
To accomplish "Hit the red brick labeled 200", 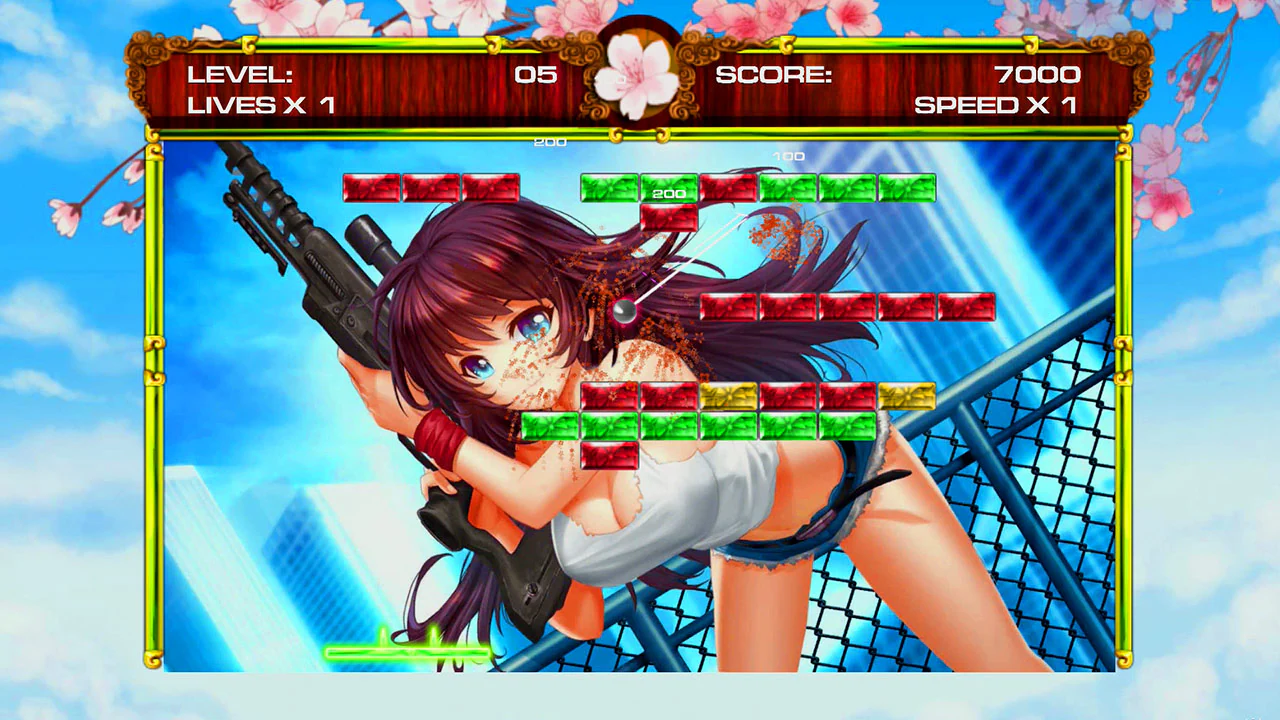I will (x=668, y=191).
